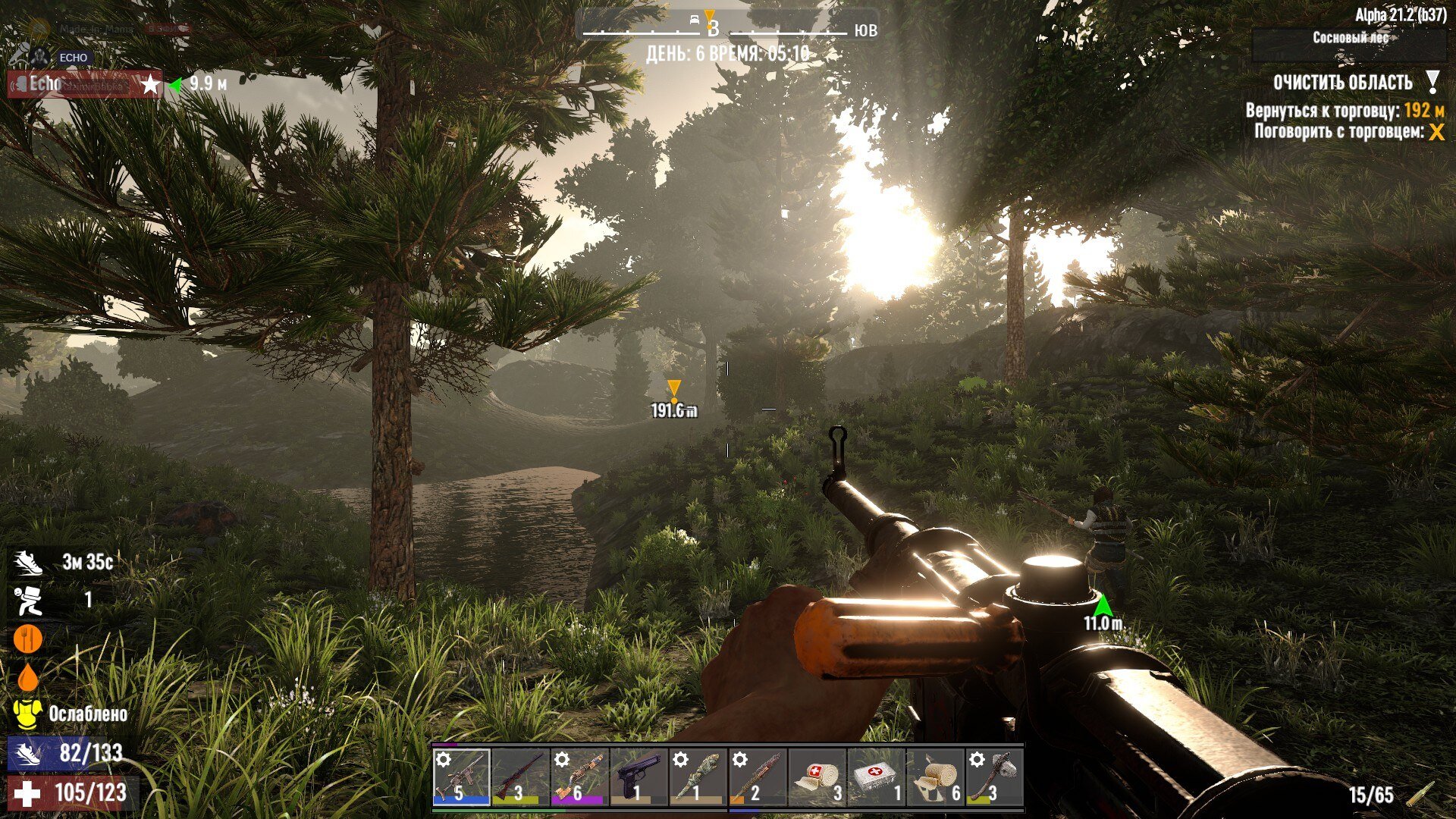Select the first aid bandage slot
Screen dimensions: 1456x819
click(817, 777)
